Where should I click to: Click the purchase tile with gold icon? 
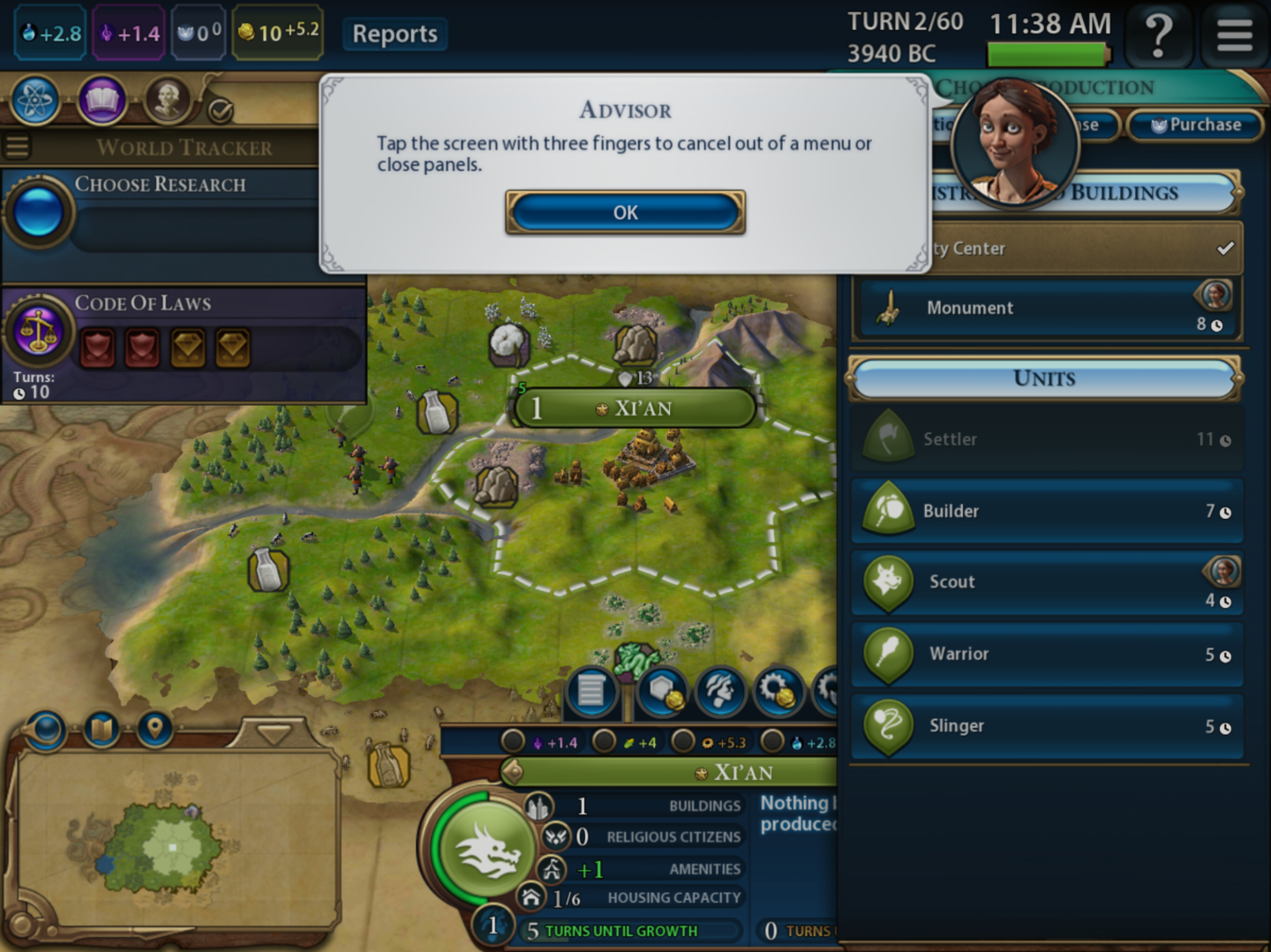(664, 692)
